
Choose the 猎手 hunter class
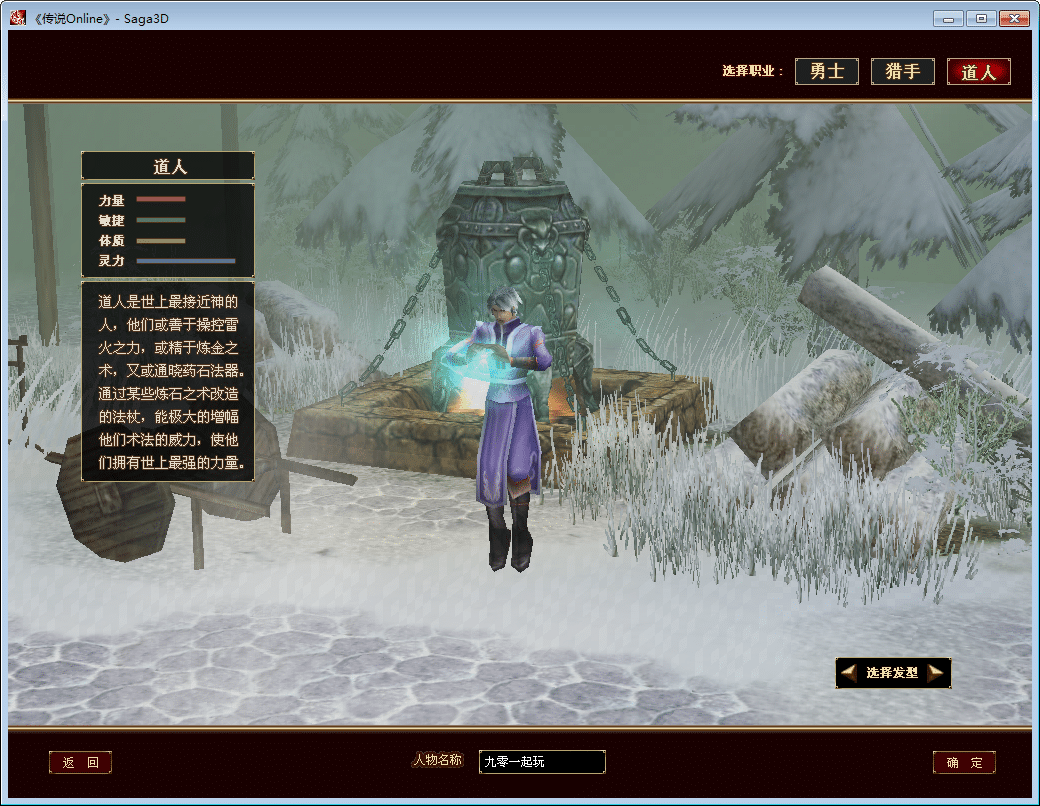(903, 72)
